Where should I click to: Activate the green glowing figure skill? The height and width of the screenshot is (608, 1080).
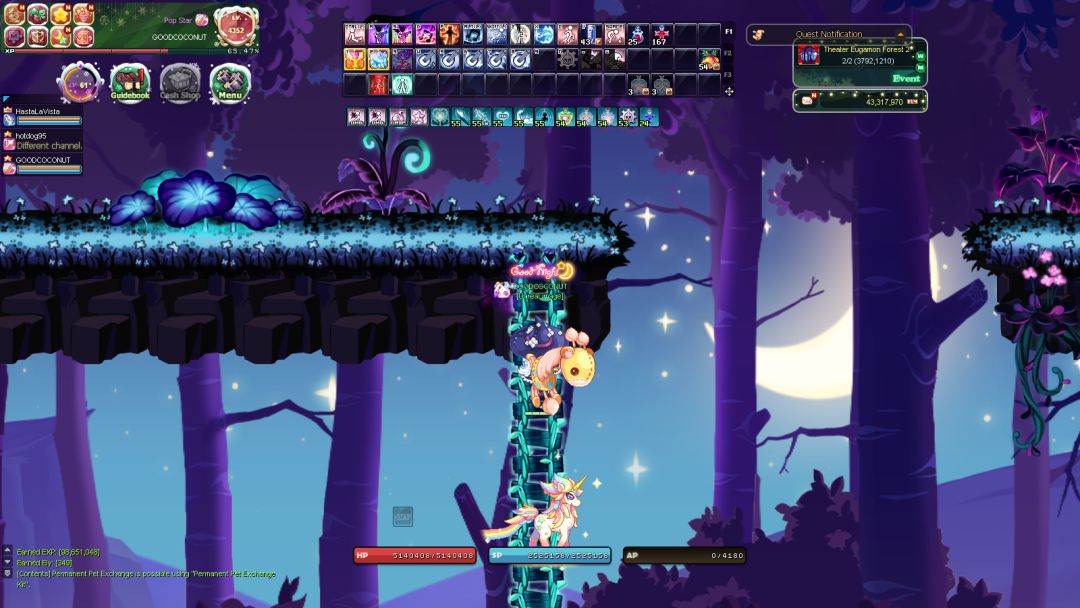click(402, 84)
